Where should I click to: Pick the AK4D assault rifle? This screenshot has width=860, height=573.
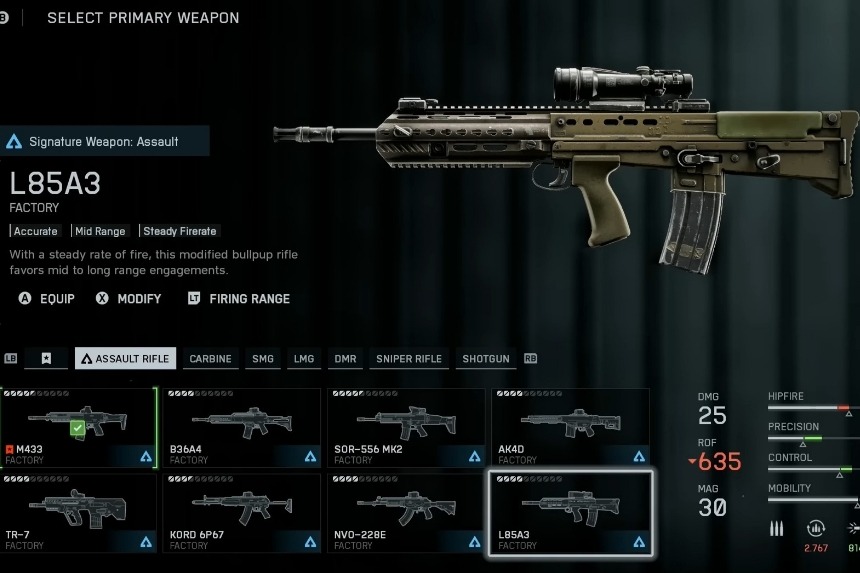tap(569, 428)
